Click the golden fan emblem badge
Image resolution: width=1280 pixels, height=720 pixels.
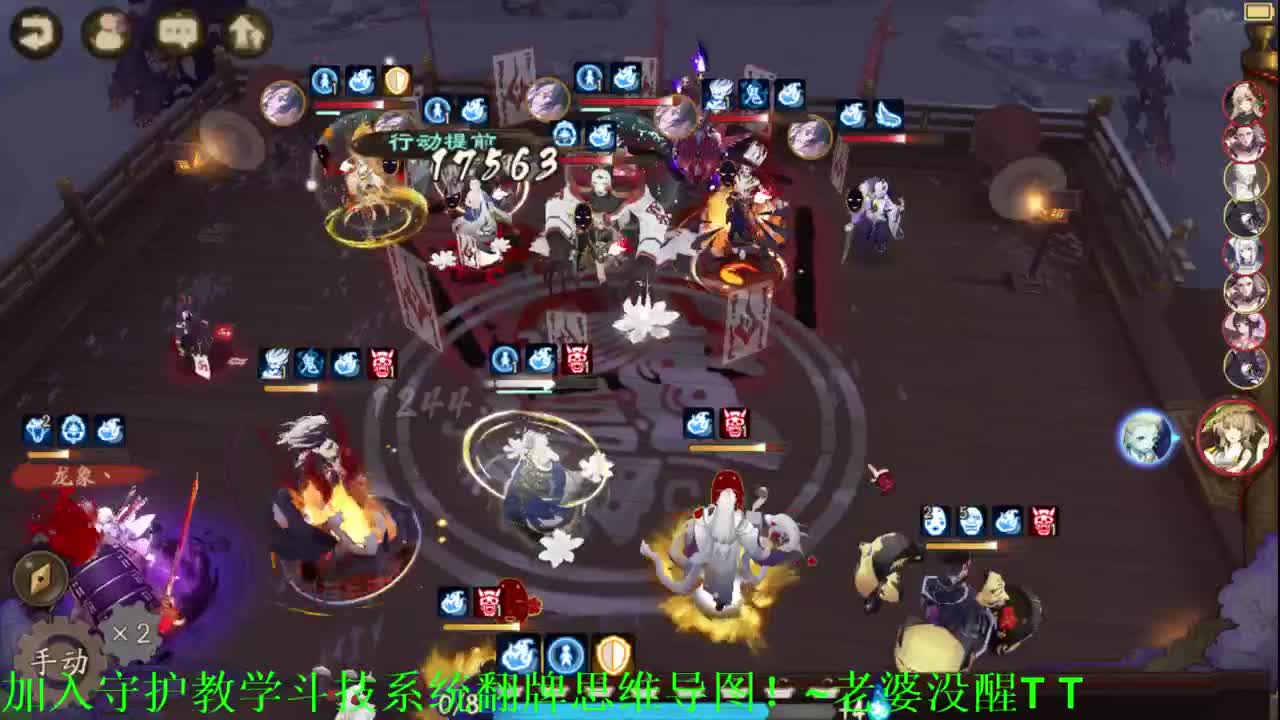(40, 580)
